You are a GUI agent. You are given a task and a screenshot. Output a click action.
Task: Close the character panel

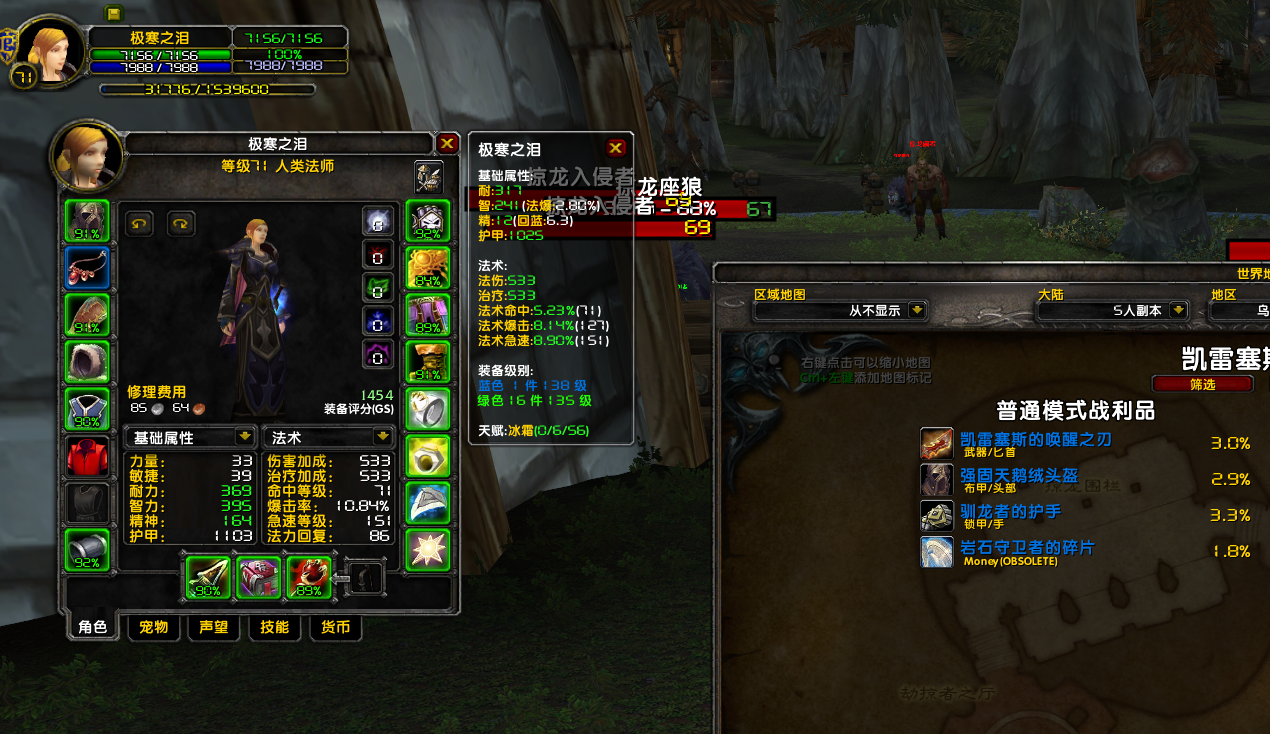point(447,144)
